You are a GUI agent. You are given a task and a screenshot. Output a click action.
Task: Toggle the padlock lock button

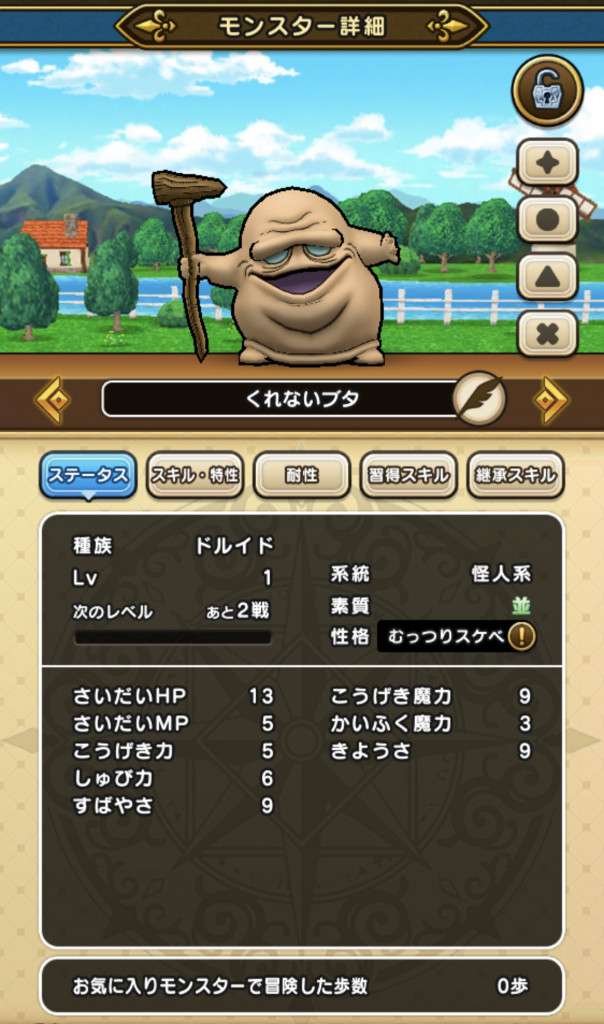click(x=547, y=91)
